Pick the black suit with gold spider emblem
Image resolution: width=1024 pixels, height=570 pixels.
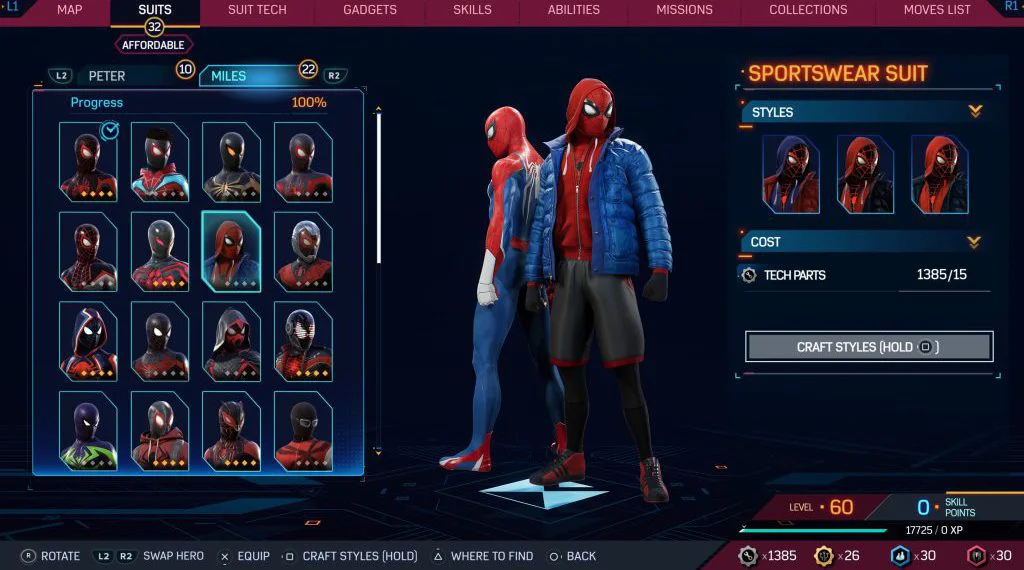[231, 161]
